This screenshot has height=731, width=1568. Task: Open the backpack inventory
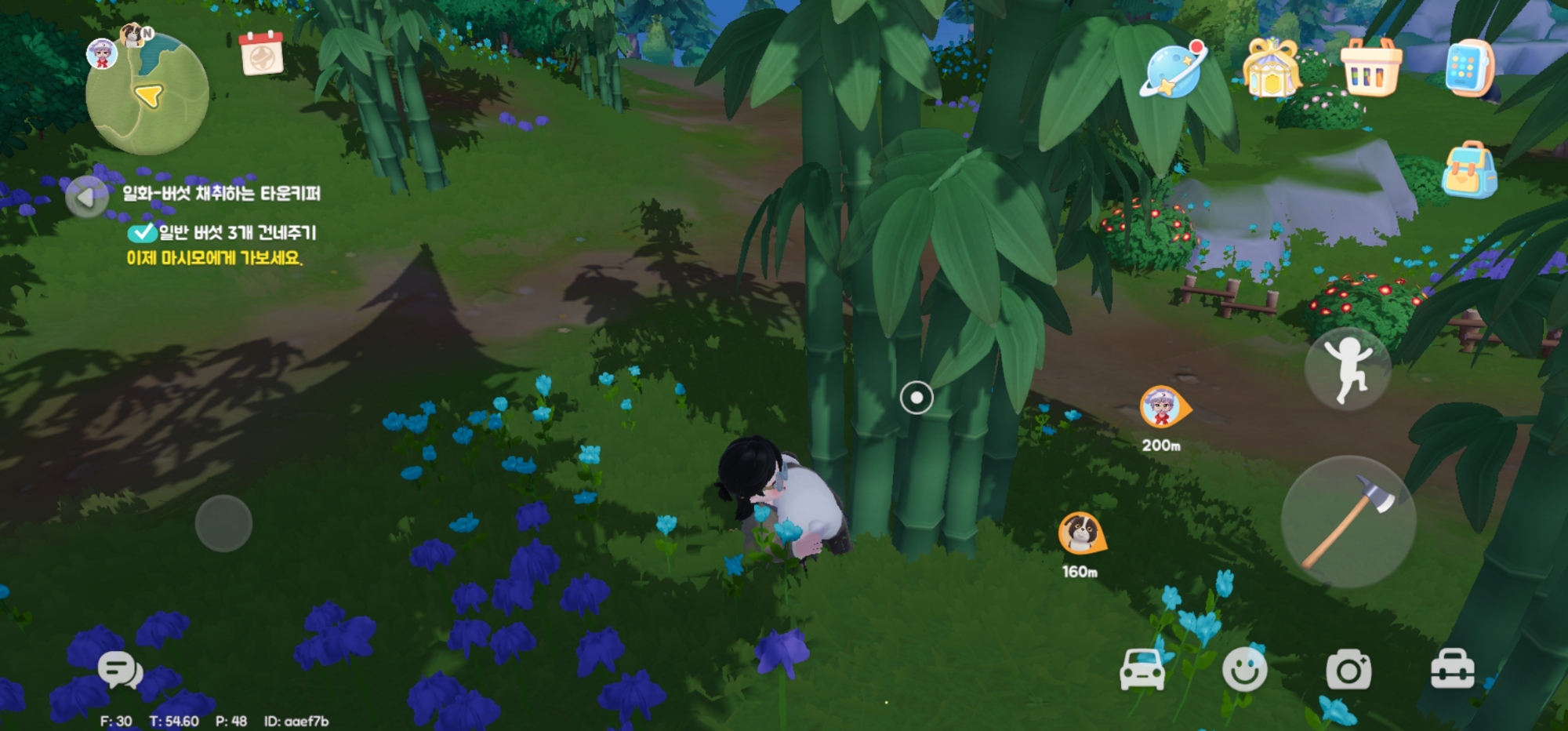click(1468, 170)
